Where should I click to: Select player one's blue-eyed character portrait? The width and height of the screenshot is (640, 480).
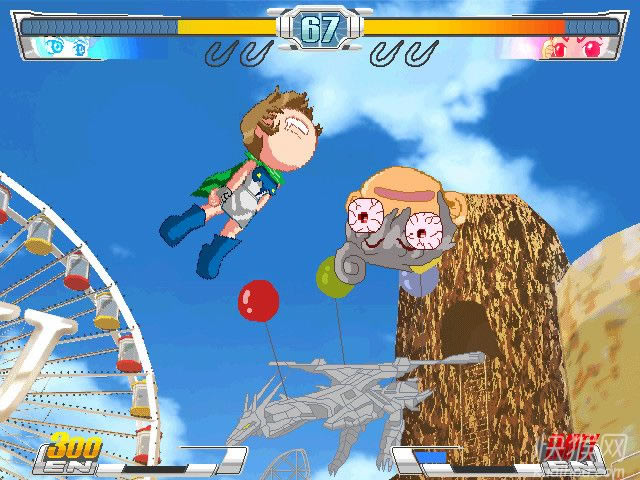pyautogui.click(x=62, y=47)
